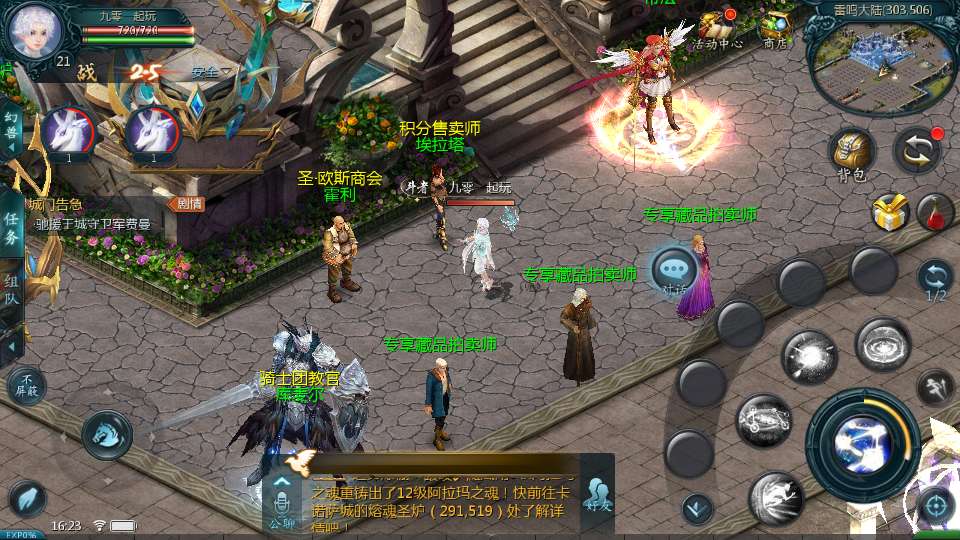The image size is (960, 540).
Task: Open the yellow gift box
Action: pos(888,212)
